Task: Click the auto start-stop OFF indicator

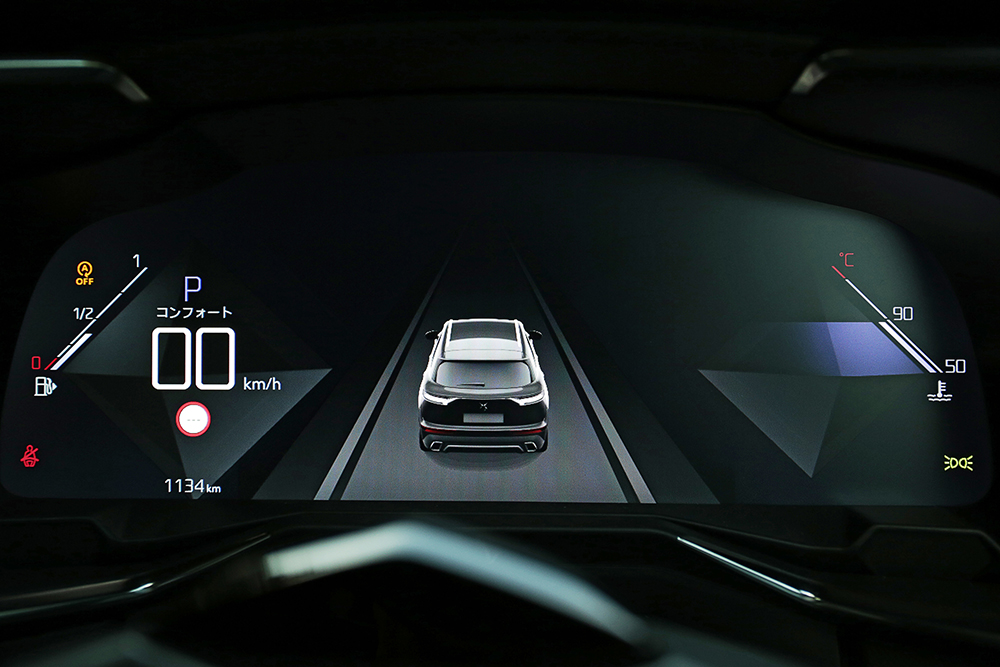Action: [x=85, y=272]
